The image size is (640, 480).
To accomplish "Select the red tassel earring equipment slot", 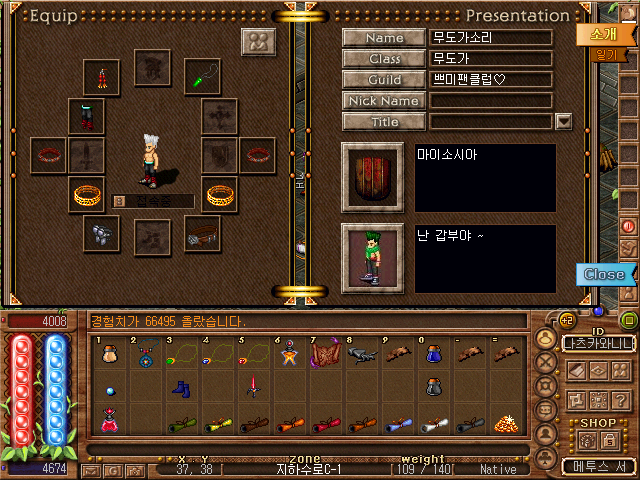I will 102,76.
